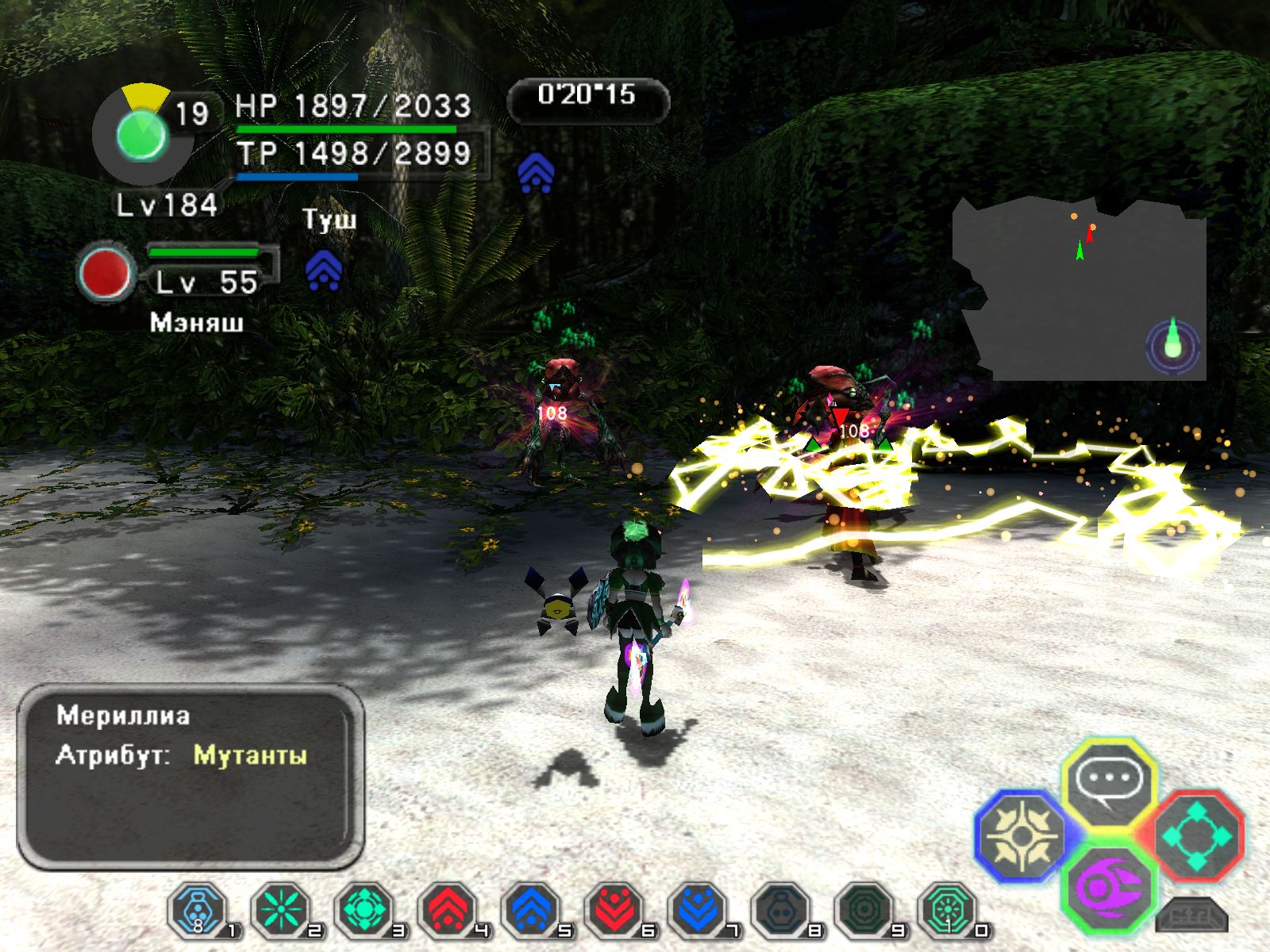Activate the green octagonal ring icon in slot 0
This screenshot has height=952, width=1270.
click(x=949, y=910)
